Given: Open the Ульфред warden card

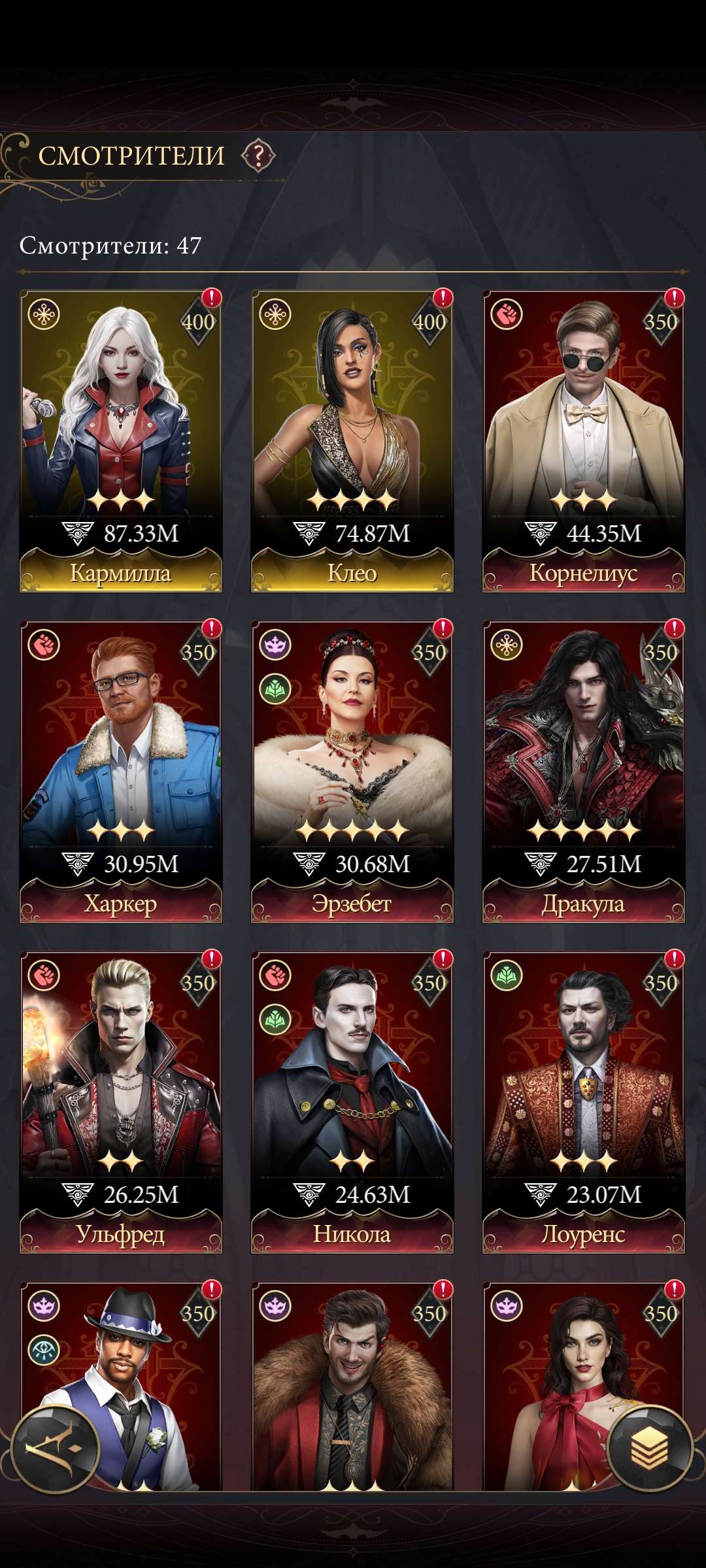Looking at the screenshot, I should coord(121,1102).
